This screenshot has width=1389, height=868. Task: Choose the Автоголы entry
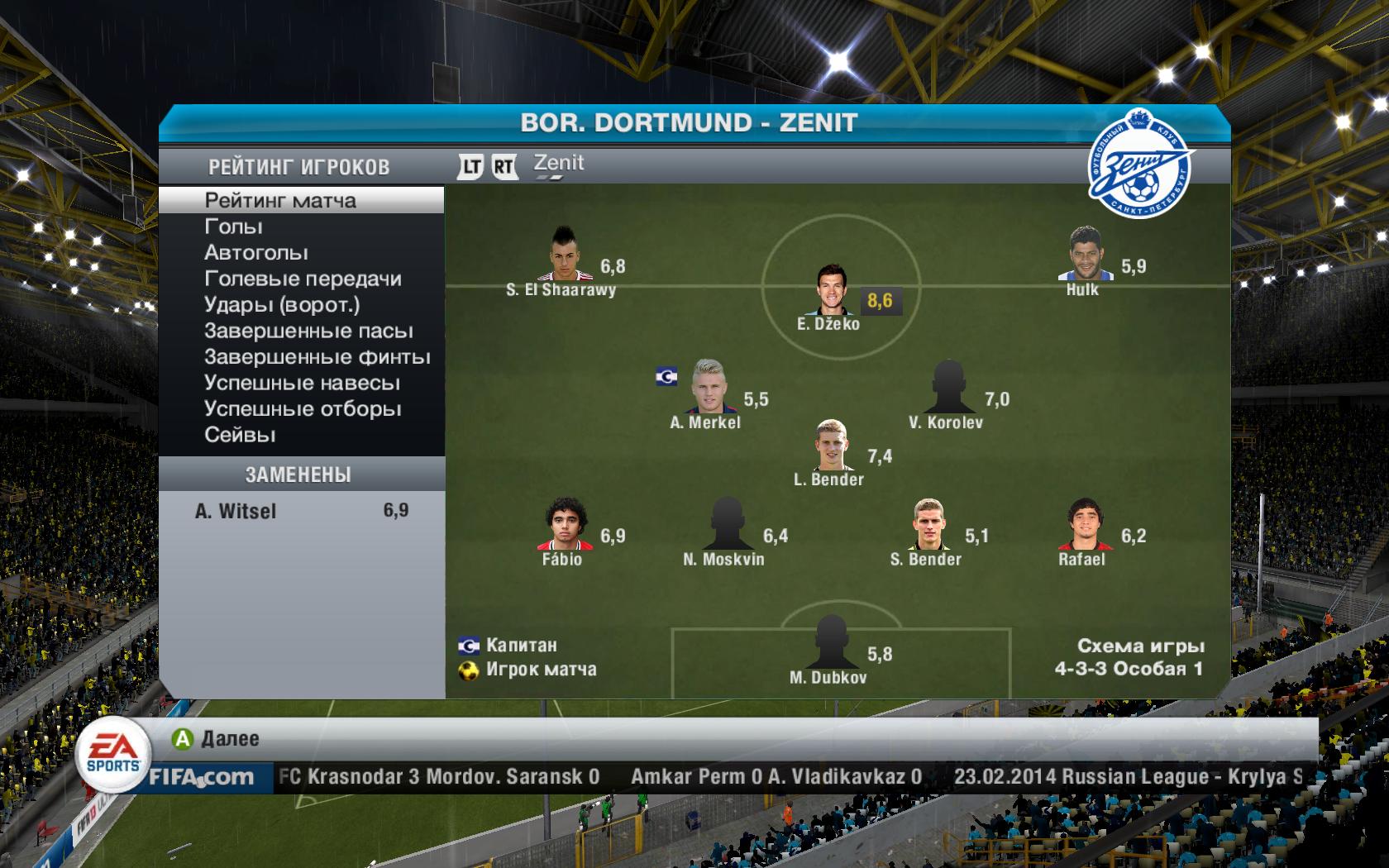click(255, 253)
